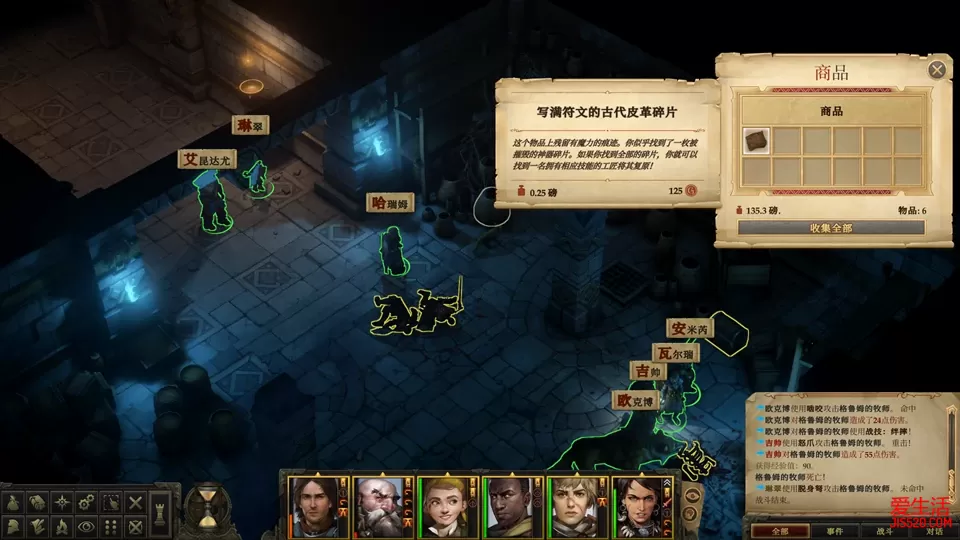Open the gears icon button
The width and height of the screenshot is (960, 540).
click(x=85, y=501)
